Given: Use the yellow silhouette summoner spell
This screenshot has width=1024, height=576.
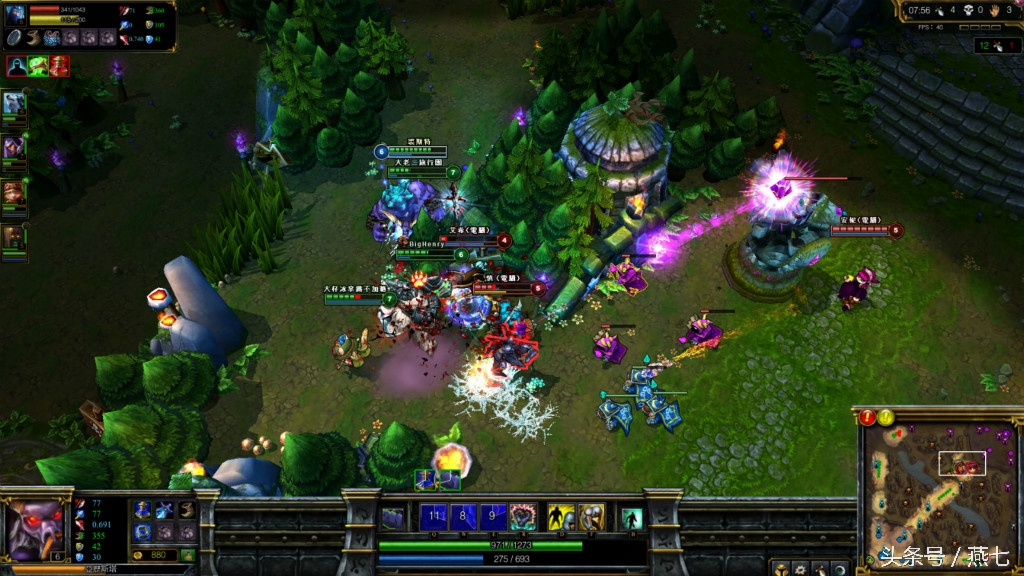Looking at the screenshot, I should click(562, 517).
